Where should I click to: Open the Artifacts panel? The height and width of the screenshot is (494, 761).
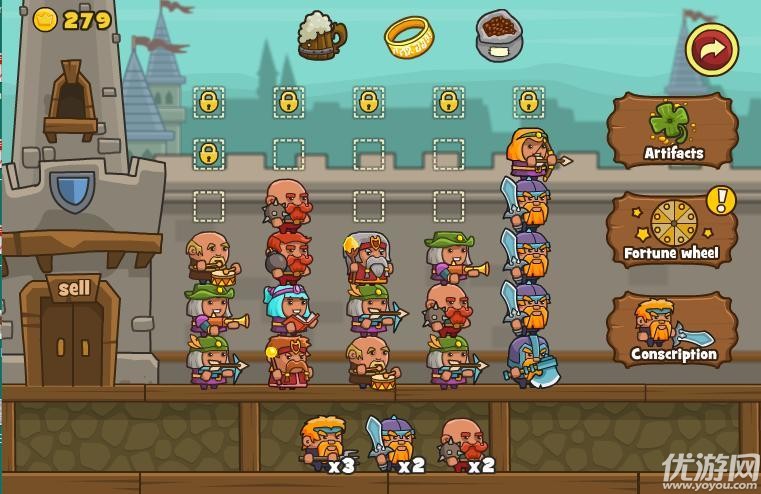672,131
